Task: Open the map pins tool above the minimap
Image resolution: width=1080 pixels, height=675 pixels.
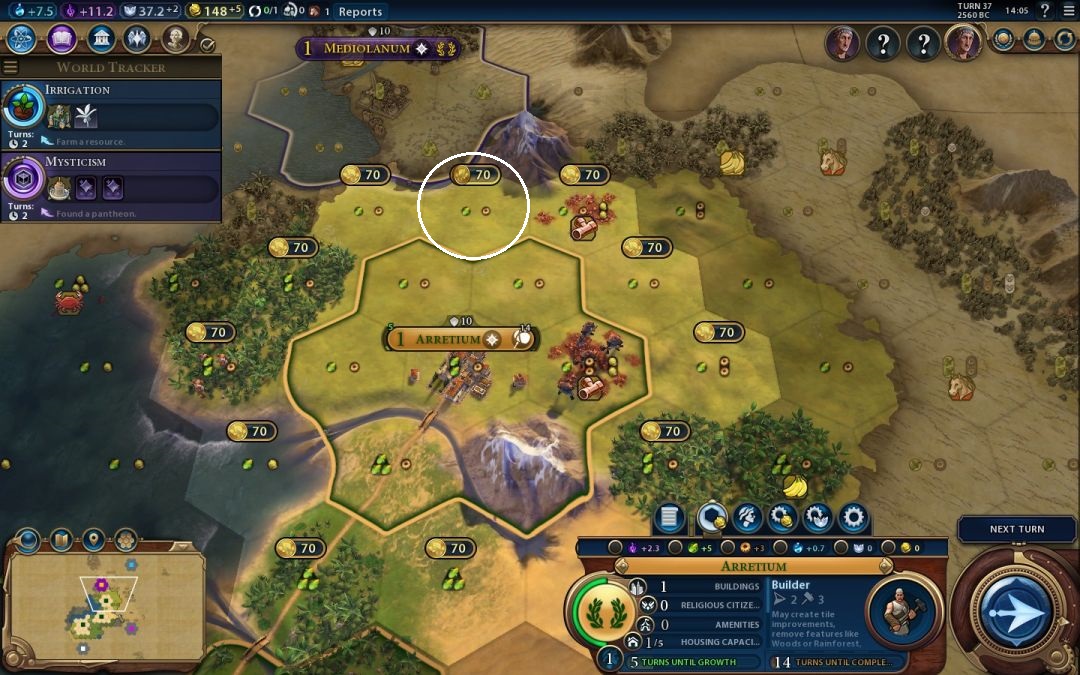Action: (93, 541)
